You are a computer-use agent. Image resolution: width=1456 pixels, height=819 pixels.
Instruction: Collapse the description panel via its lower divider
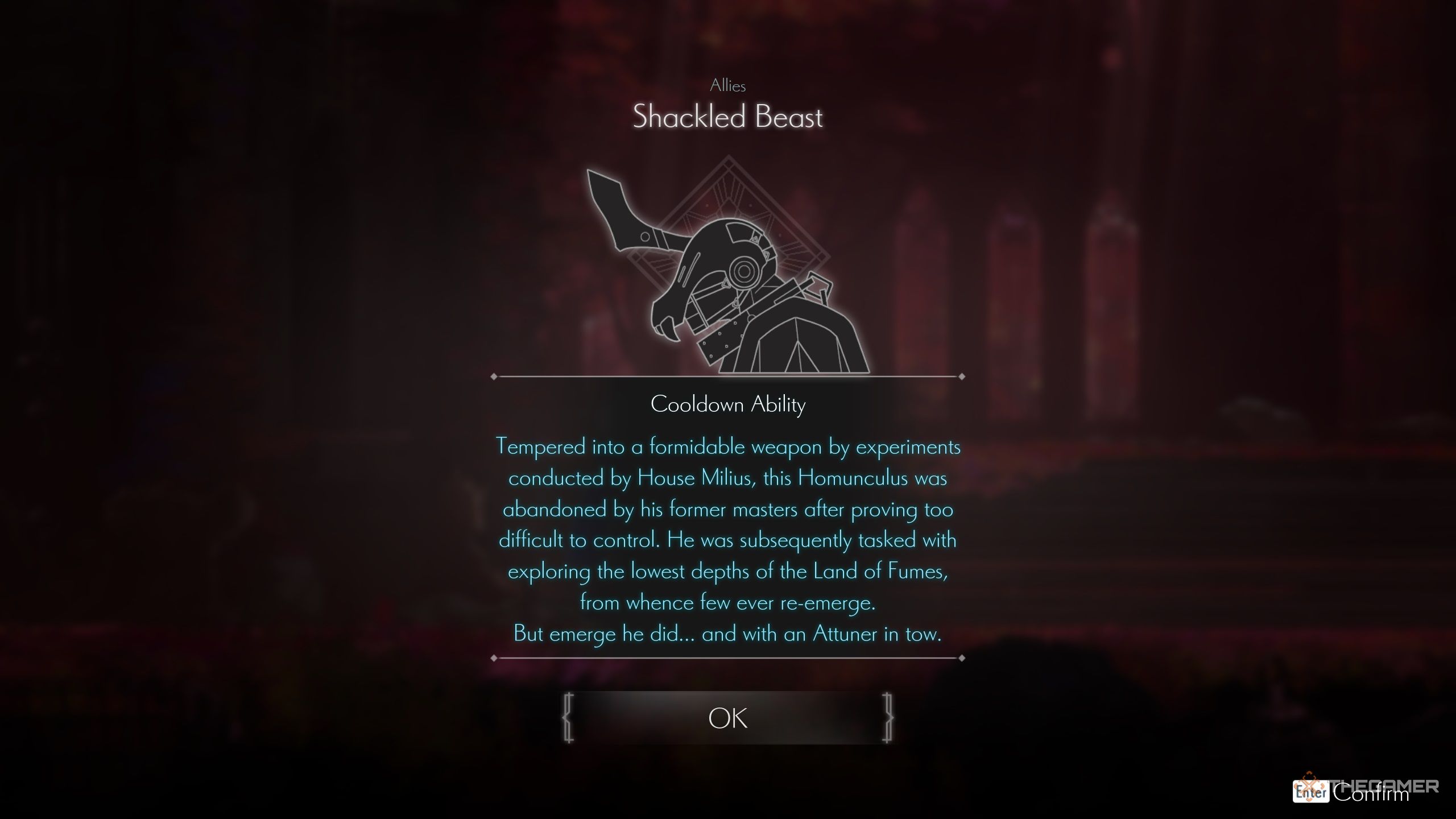pyautogui.click(x=727, y=659)
